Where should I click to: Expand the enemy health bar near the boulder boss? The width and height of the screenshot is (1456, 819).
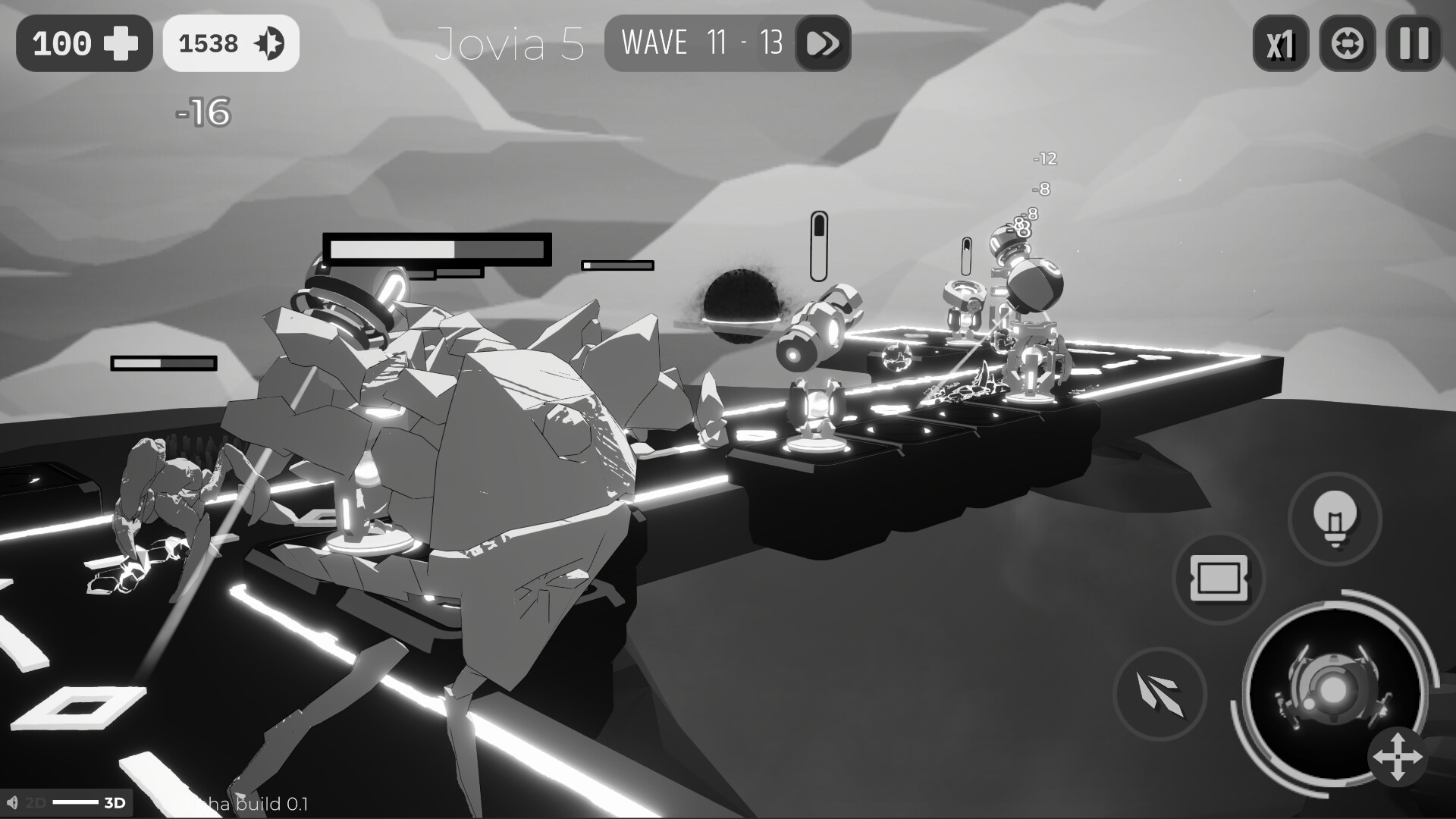click(438, 251)
